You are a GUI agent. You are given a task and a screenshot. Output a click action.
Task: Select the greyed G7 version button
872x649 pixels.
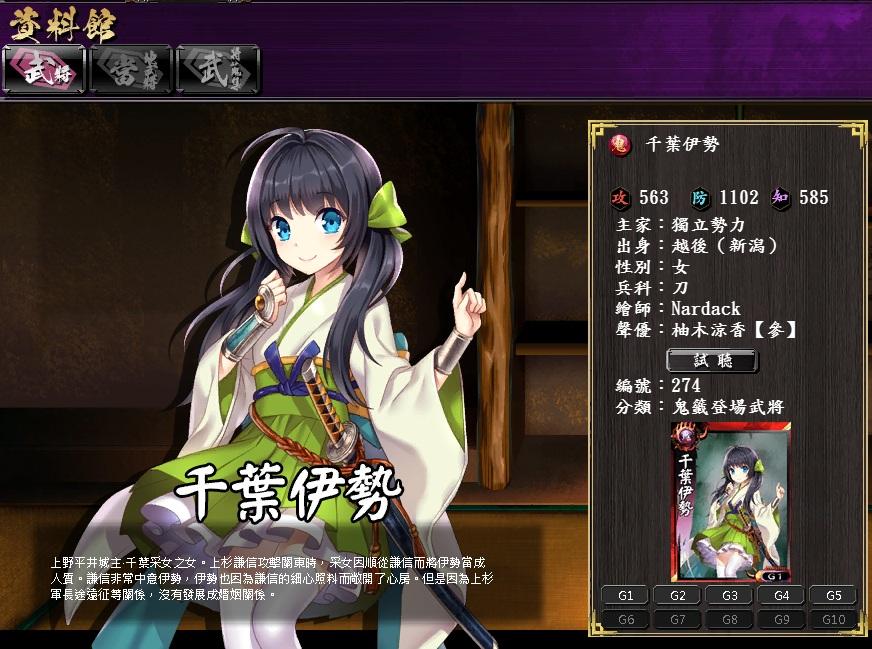tap(678, 620)
